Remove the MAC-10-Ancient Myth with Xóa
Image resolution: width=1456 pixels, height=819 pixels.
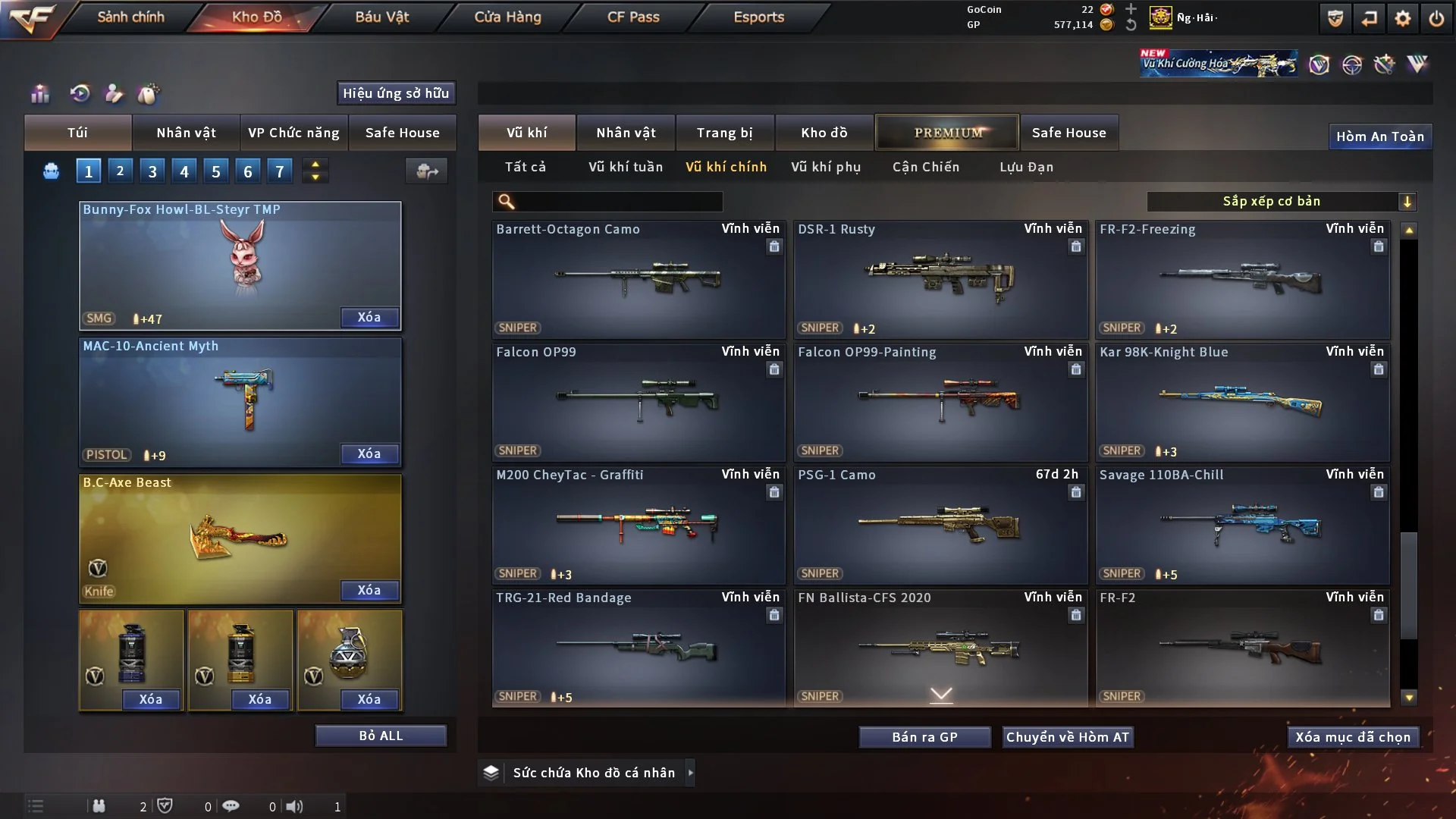(369, 453)
